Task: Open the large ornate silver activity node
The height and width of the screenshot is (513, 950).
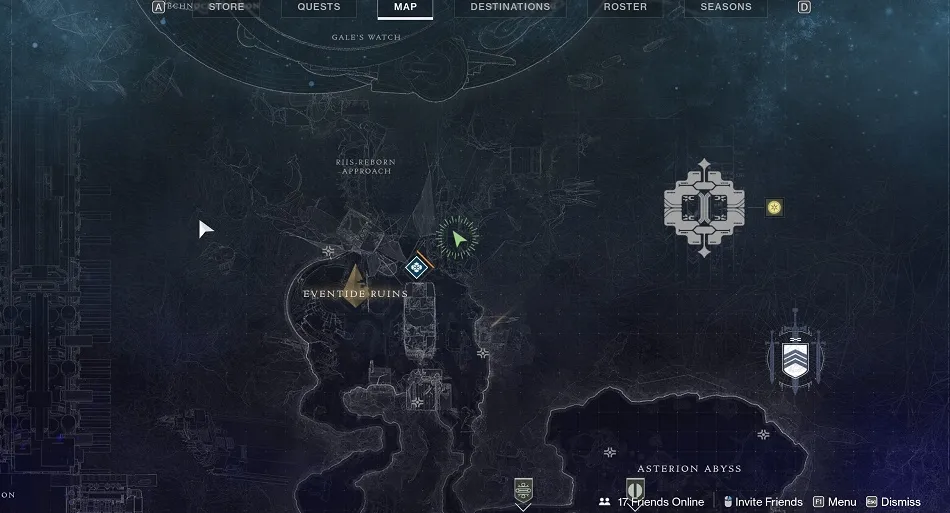Action: 704,208
